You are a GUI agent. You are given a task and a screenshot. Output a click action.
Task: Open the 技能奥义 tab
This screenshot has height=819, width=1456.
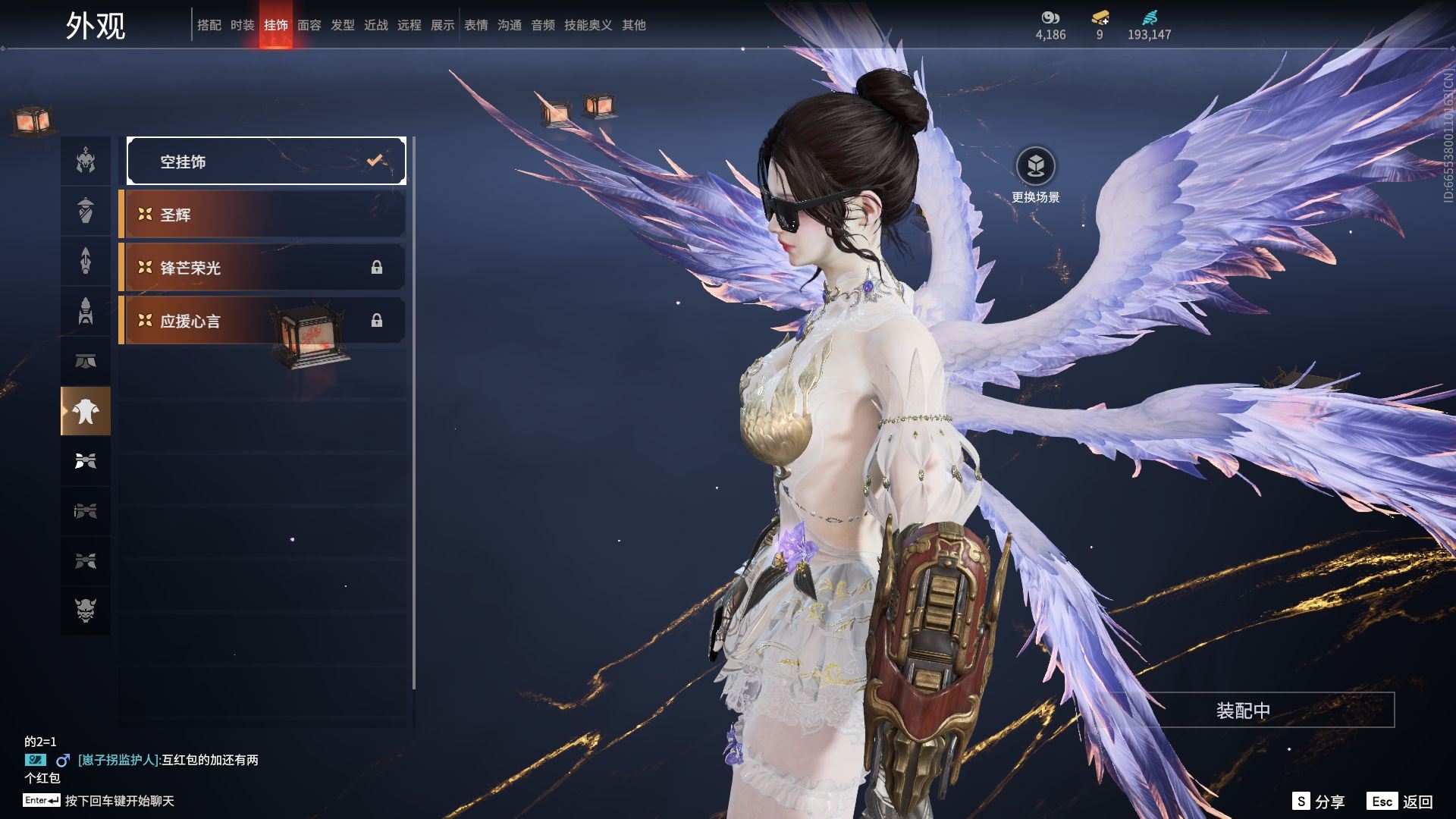click(588, 25)
